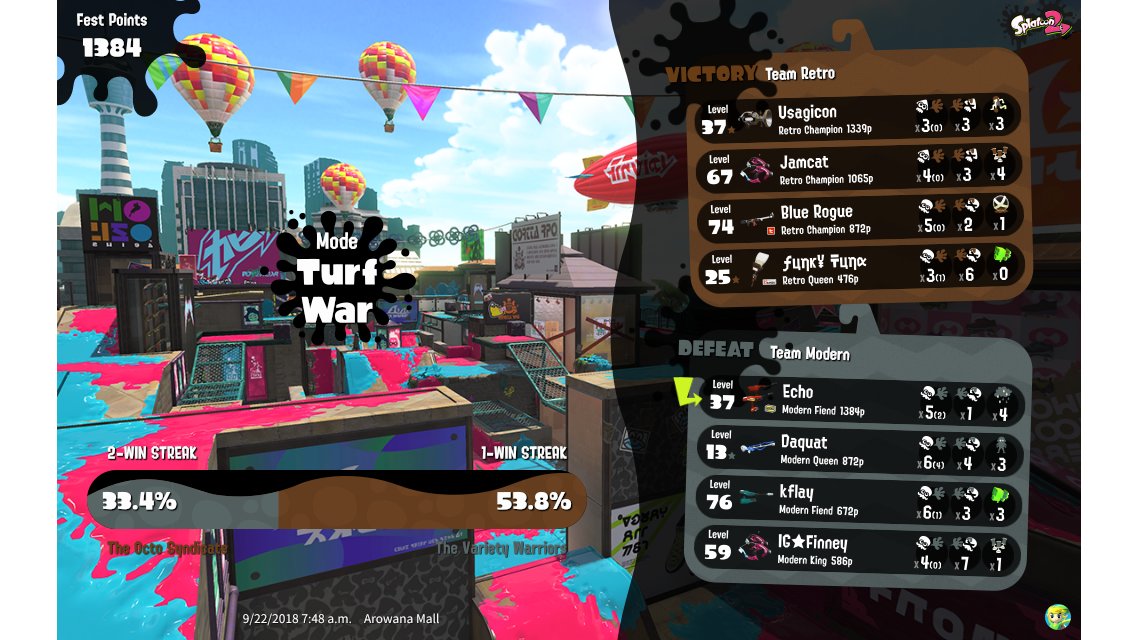This screenshot has width=1138, height=640.
Task: Select the Funky Tuna player entry
Action: [858, 268]
